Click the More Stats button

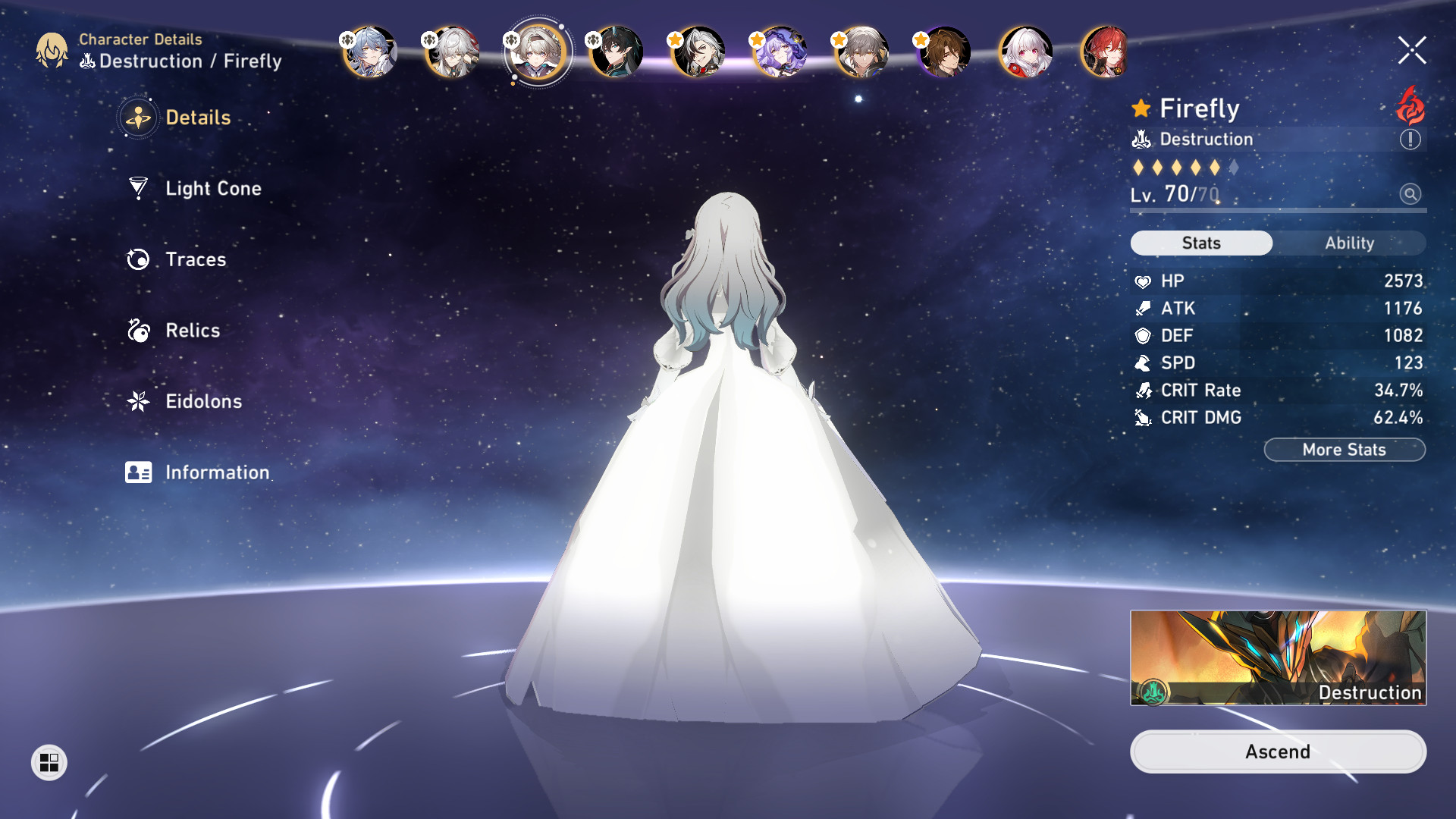(x=1344, y=450)
